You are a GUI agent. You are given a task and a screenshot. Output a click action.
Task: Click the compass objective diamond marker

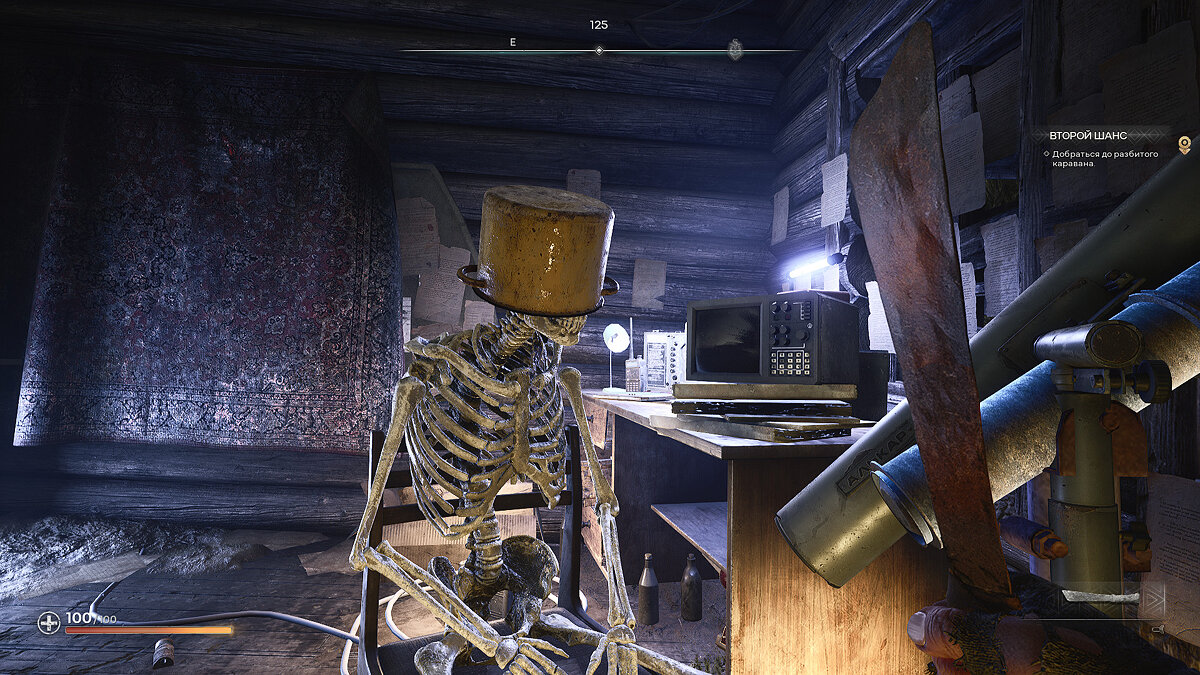tap(599, 50)
